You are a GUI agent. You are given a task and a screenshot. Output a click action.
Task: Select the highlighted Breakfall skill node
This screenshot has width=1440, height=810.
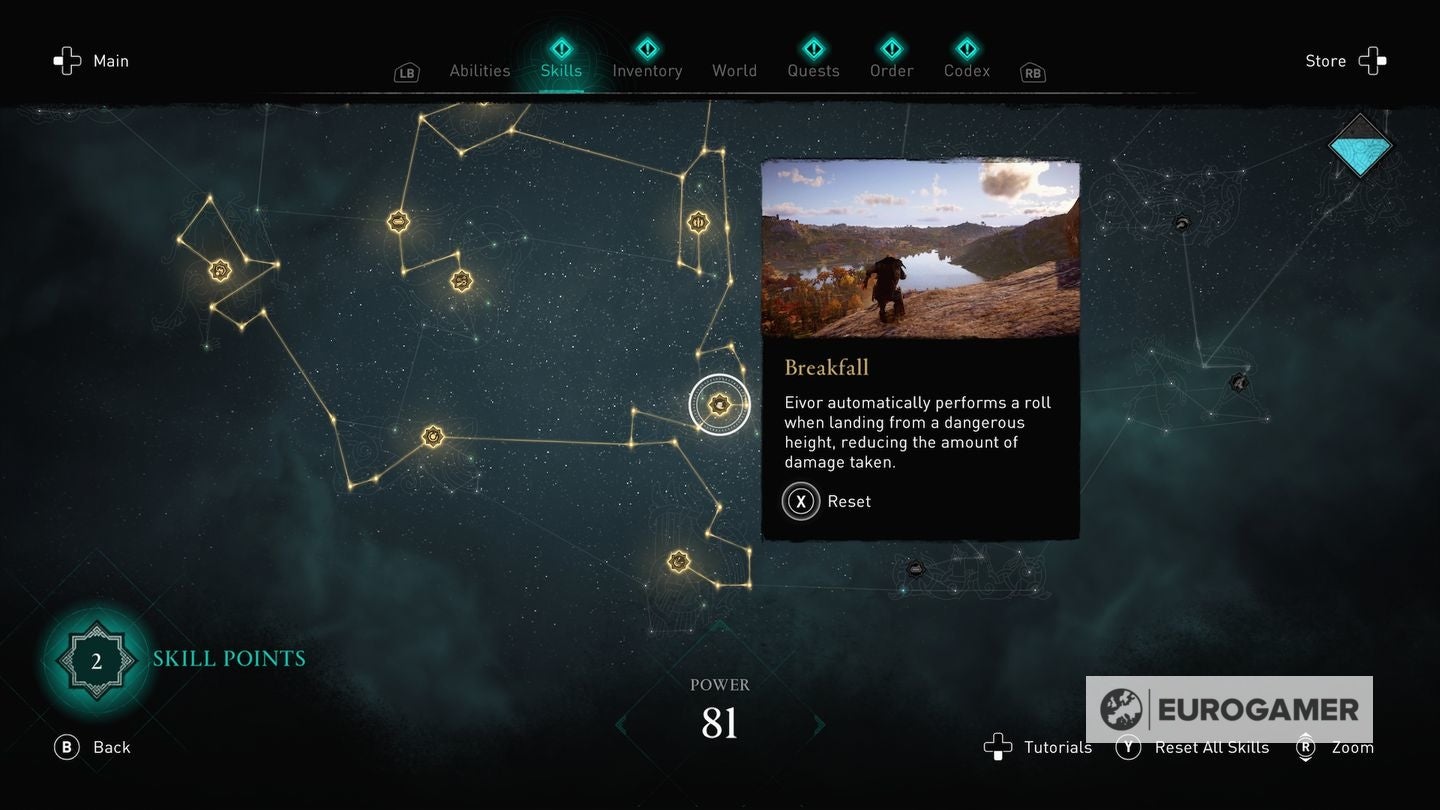click(x=719, y=404)
